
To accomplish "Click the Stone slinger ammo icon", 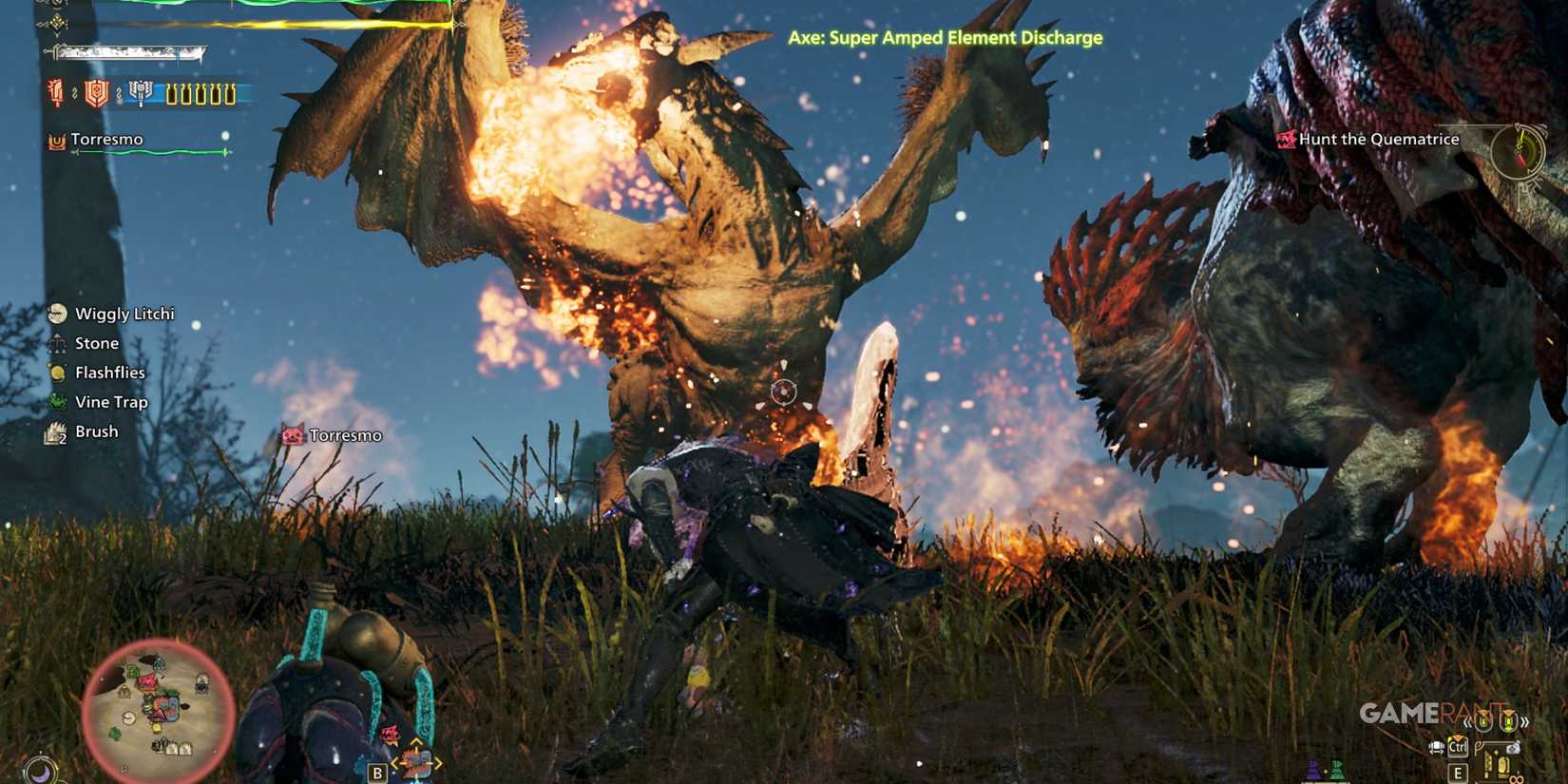I will [x=57, y=343].
